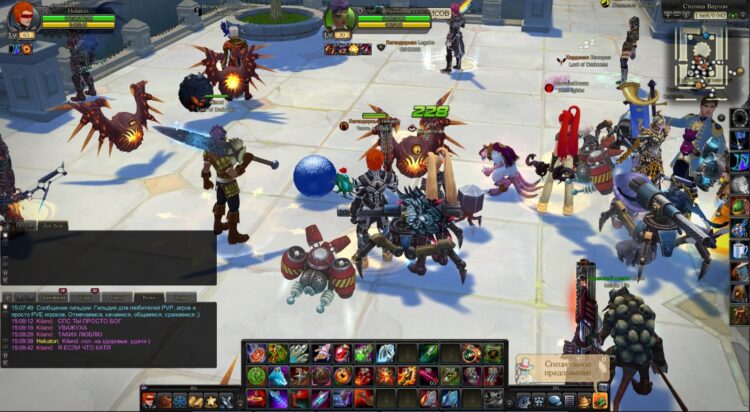
Task: Click the orange round skill in hotbar
Action: tap(341, 376)
